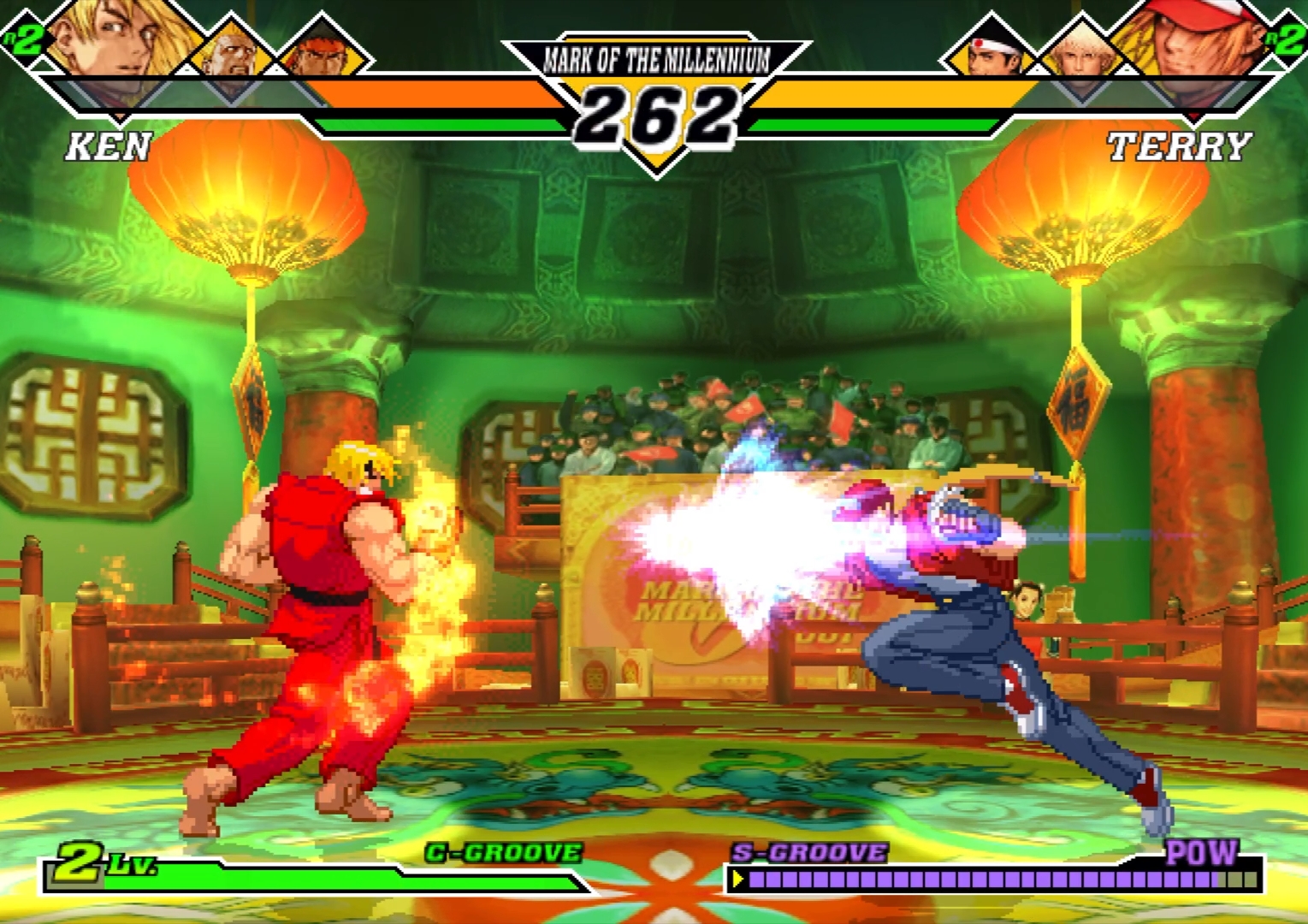Open the 262 round timer display
The width and height of the screenshot is (1308, 924).
pyautogui.click(x=654, y=115)
